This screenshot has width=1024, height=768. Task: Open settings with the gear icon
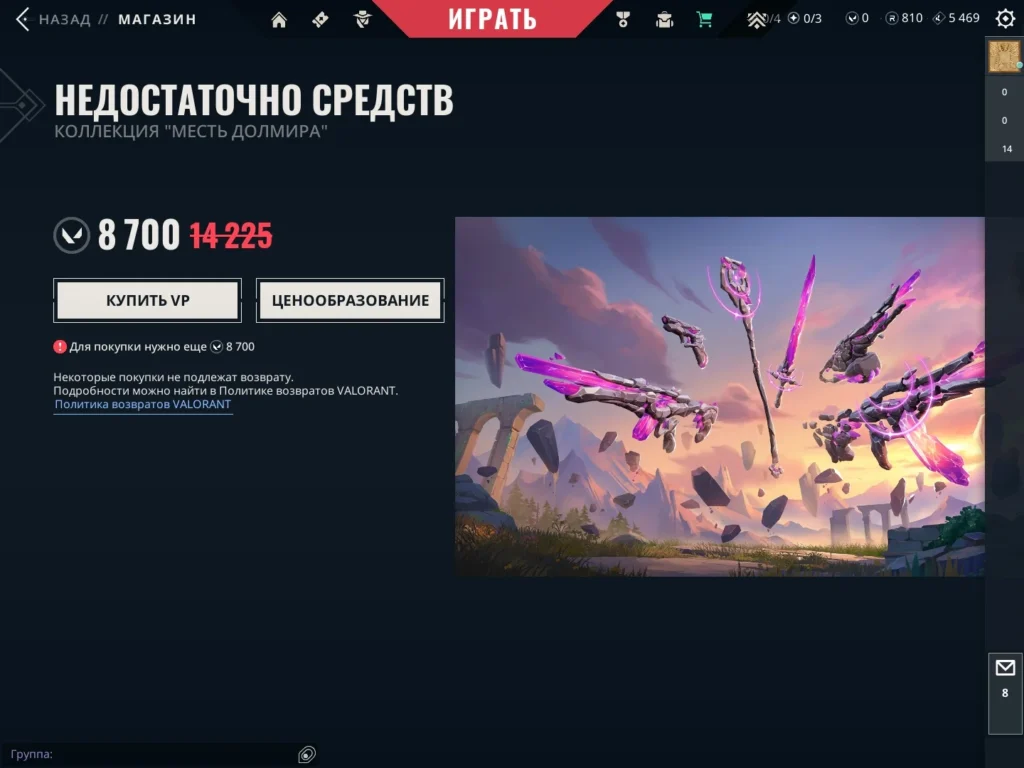tap(1005, 19)
